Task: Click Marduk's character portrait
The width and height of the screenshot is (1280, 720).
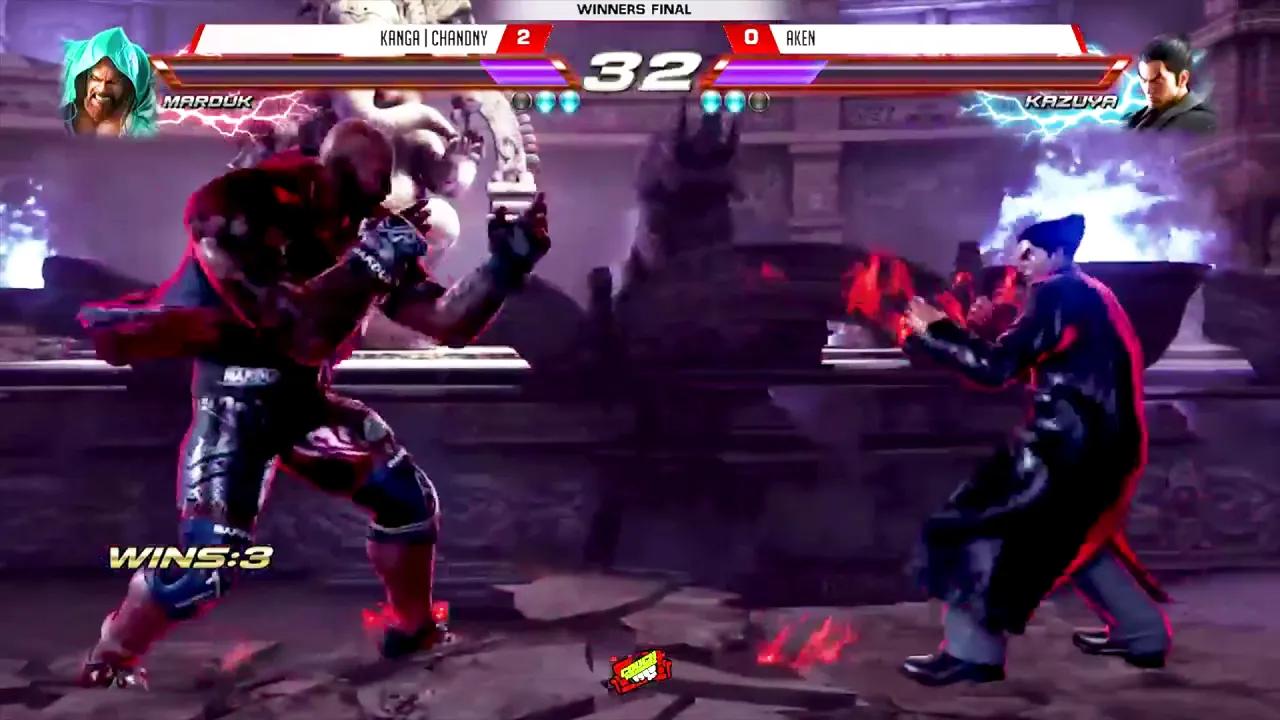Action: (x=105, y=75)
